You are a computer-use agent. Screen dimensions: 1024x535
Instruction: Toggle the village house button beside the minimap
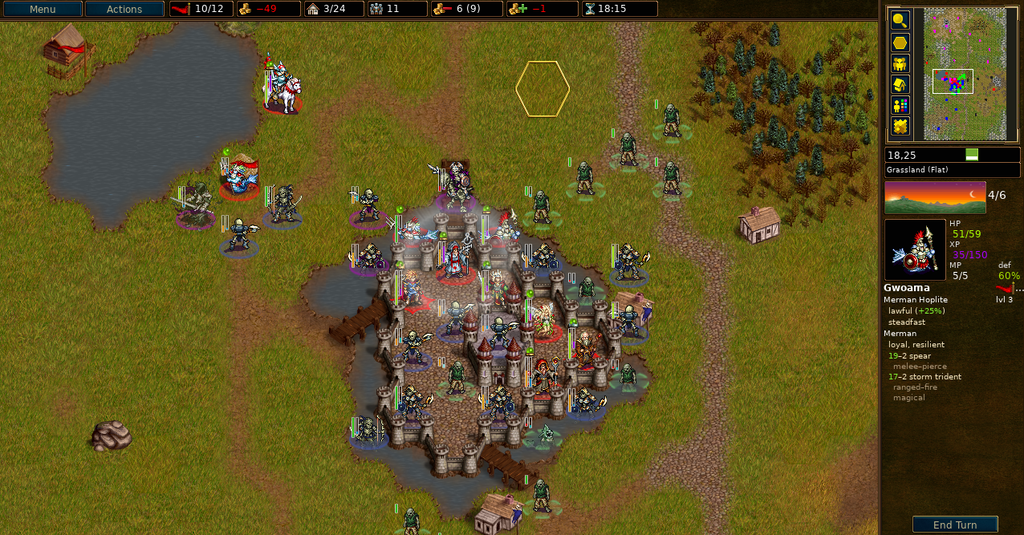pos(900,84)
